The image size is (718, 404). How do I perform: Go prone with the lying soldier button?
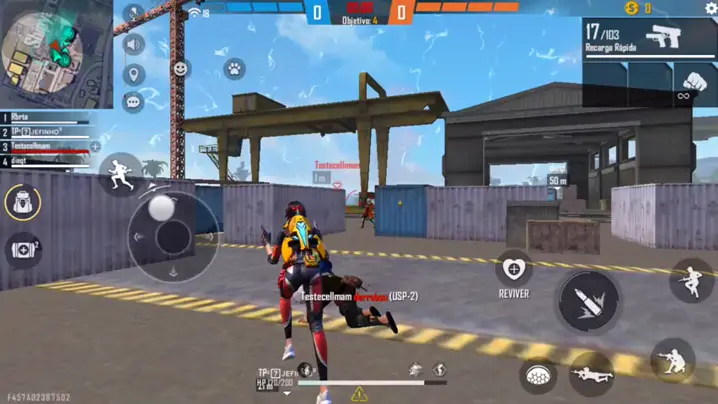[x=591, y=374]
